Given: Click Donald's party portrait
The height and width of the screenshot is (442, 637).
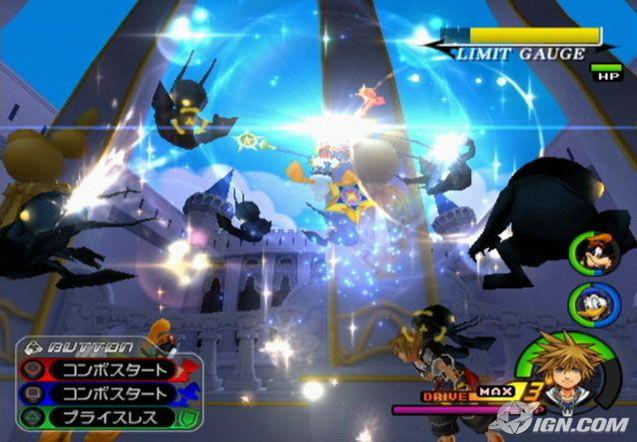Looking at the screenshot, I should pyautogui.click(x=590, y=302).
